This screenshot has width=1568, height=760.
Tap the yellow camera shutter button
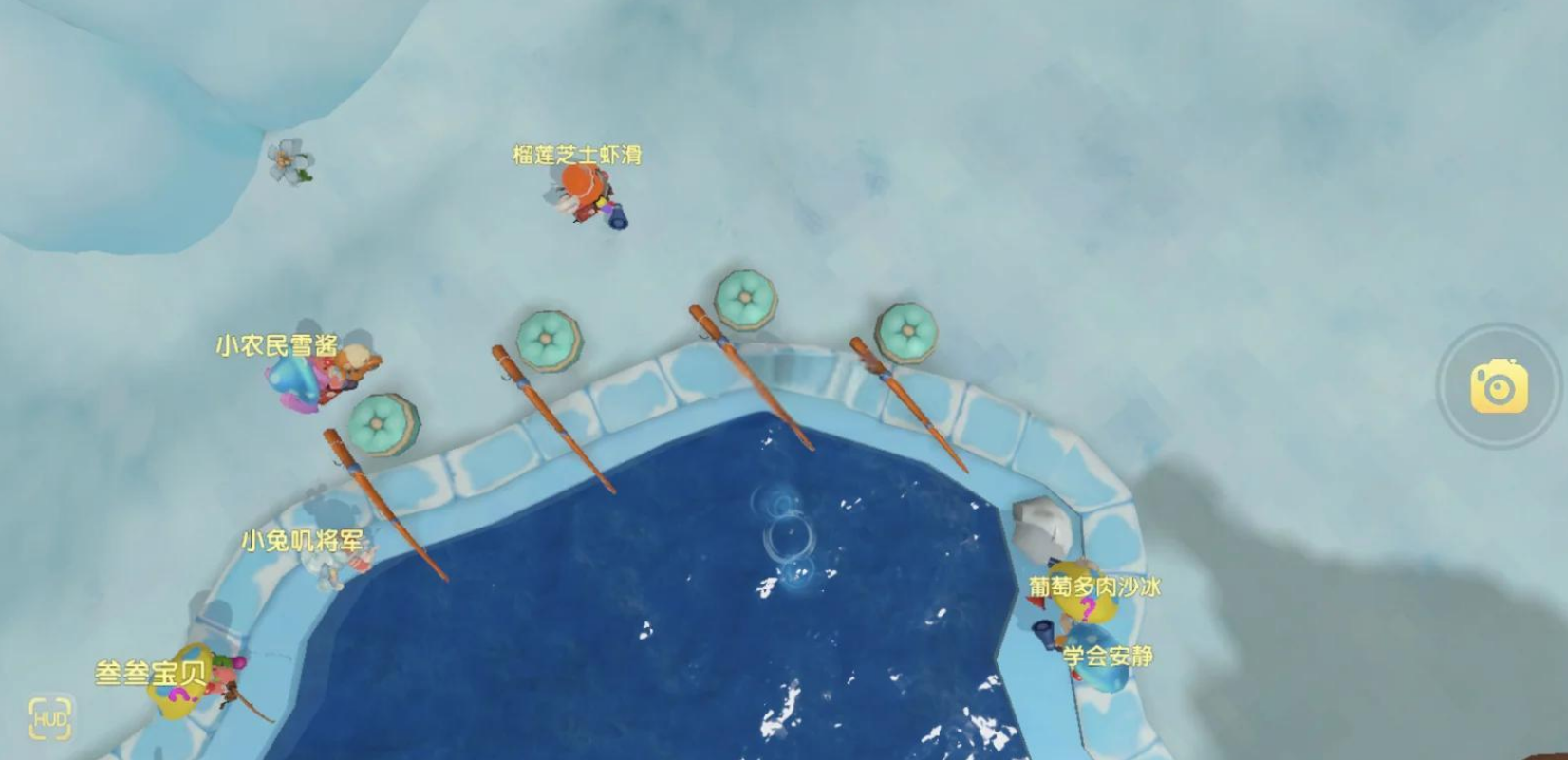pos(1499,386)
